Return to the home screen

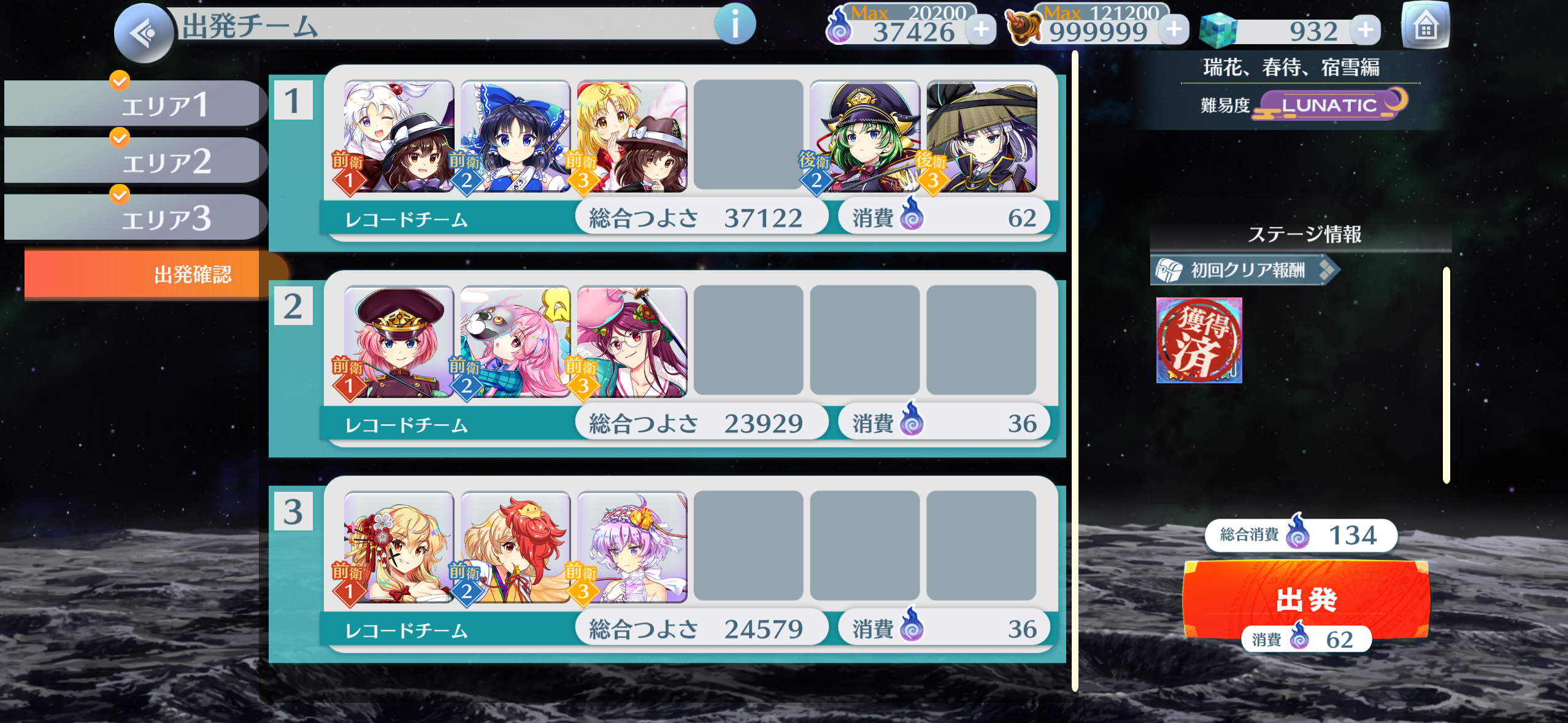1425,27
